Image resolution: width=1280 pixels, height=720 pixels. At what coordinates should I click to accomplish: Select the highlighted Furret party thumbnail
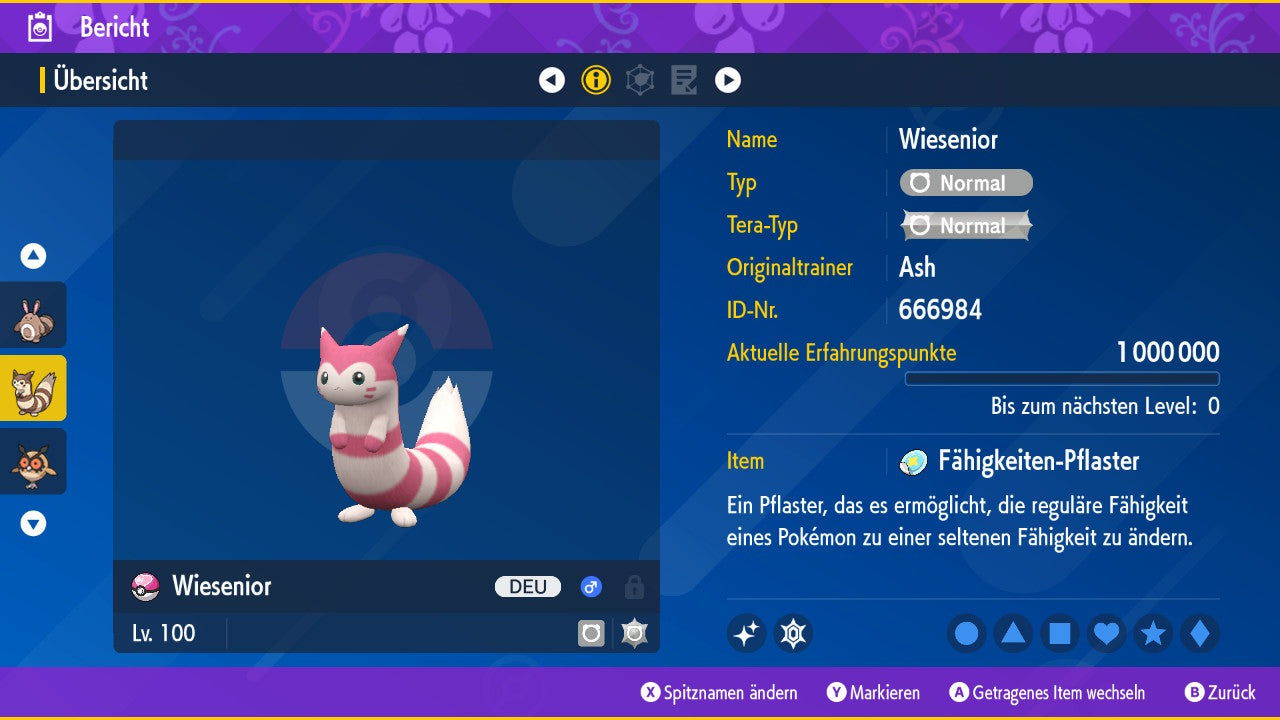(33, 388)
